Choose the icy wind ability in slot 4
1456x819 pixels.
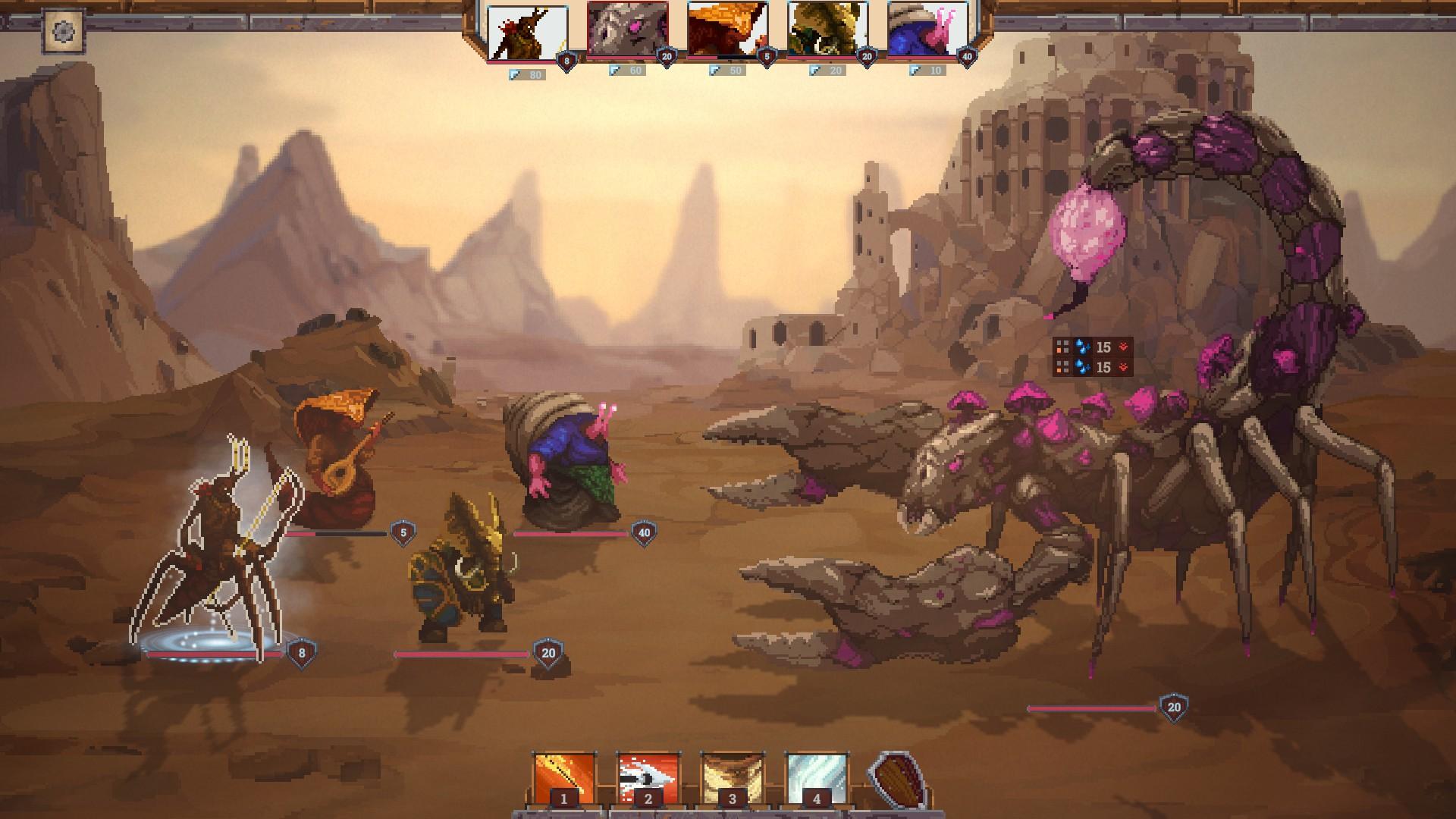pos(816,778)
